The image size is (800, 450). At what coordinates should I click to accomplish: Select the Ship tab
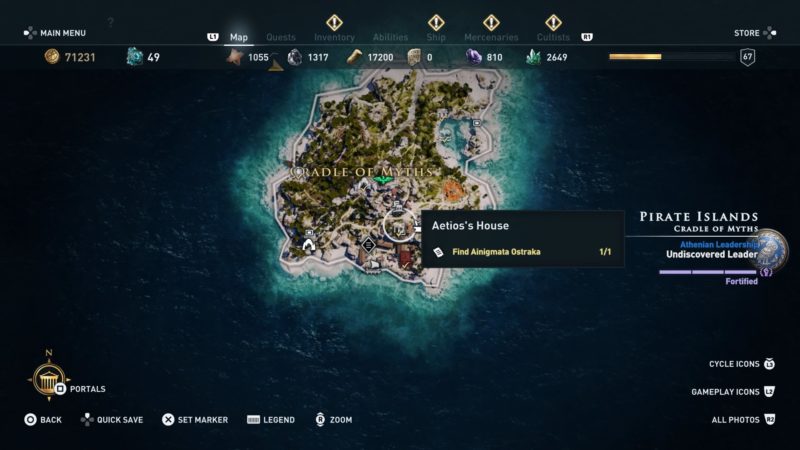pos(436,37)
